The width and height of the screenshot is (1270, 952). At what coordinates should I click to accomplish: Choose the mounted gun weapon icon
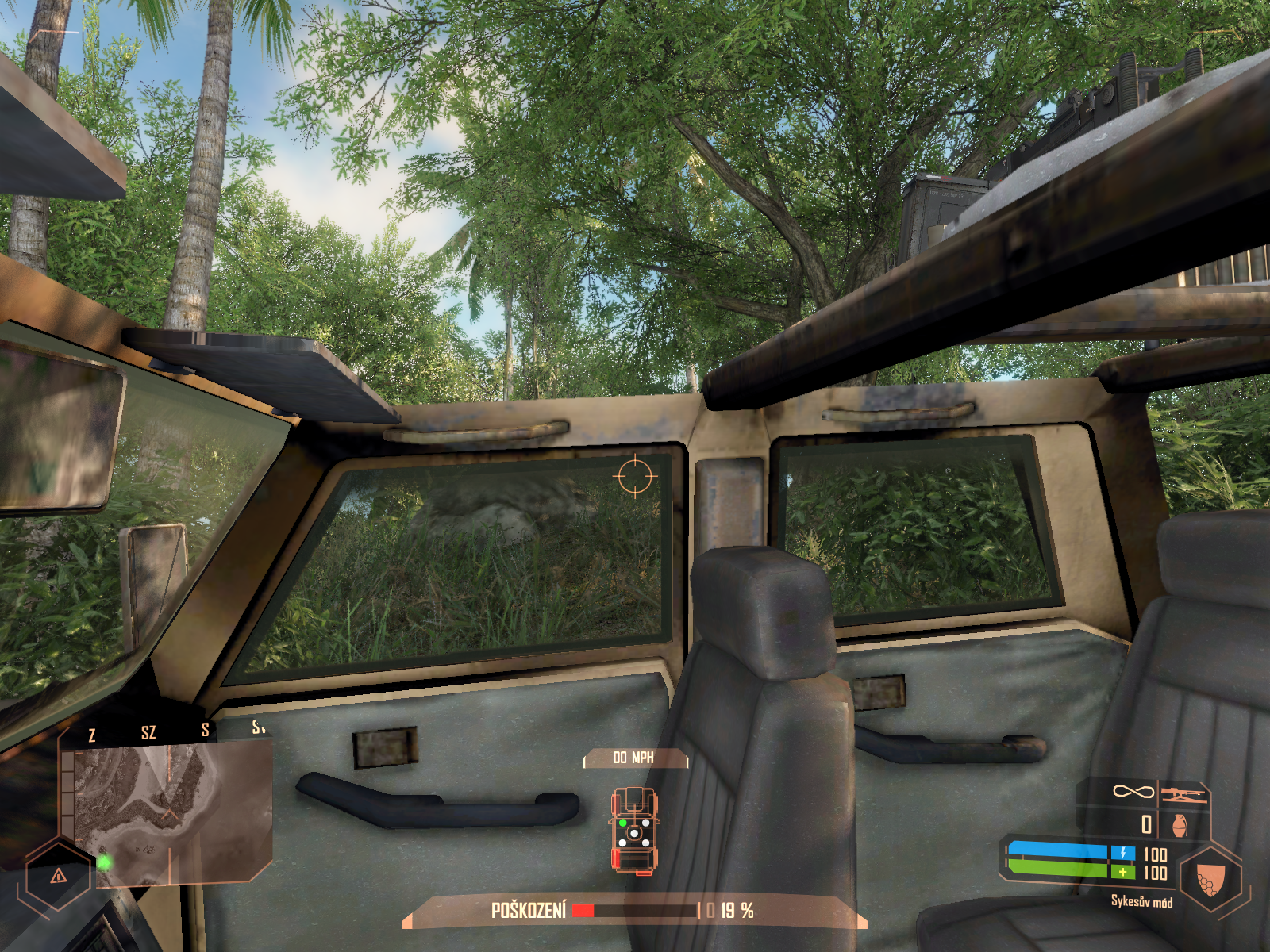[1183, 793]
